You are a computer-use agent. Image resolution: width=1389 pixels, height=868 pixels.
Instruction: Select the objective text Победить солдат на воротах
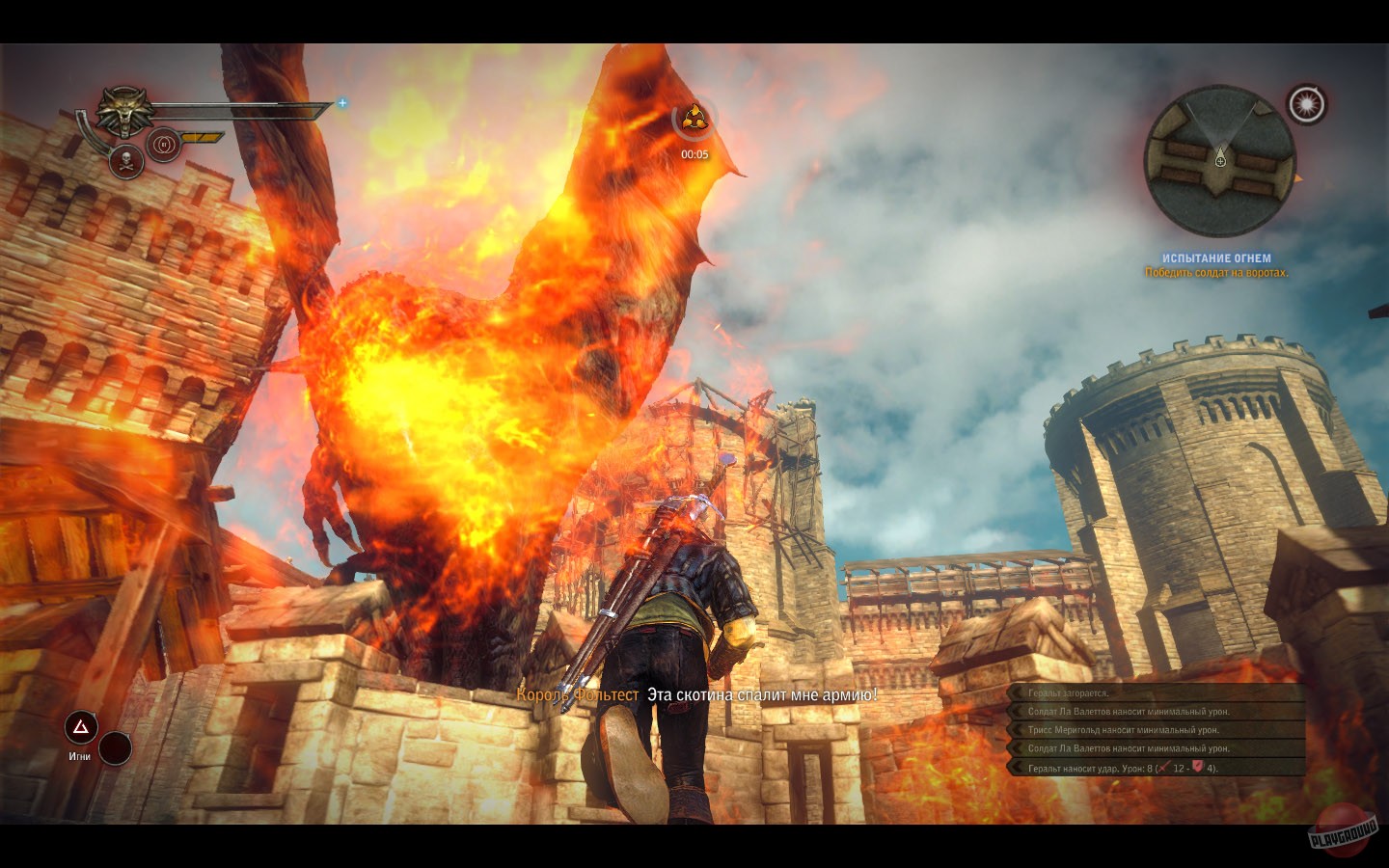(1218, 273)
